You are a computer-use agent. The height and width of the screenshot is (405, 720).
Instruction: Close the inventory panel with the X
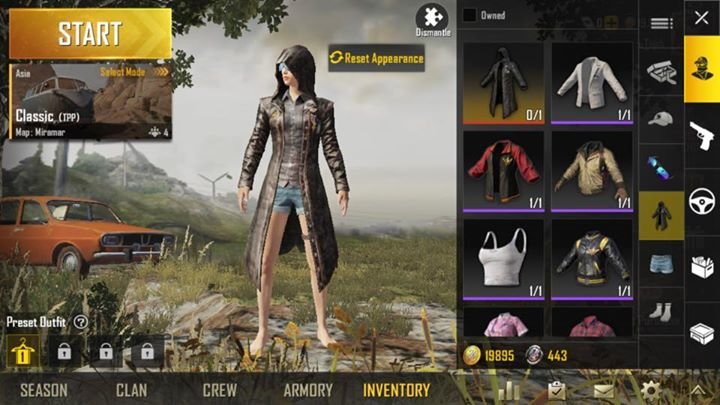[701, 18]
